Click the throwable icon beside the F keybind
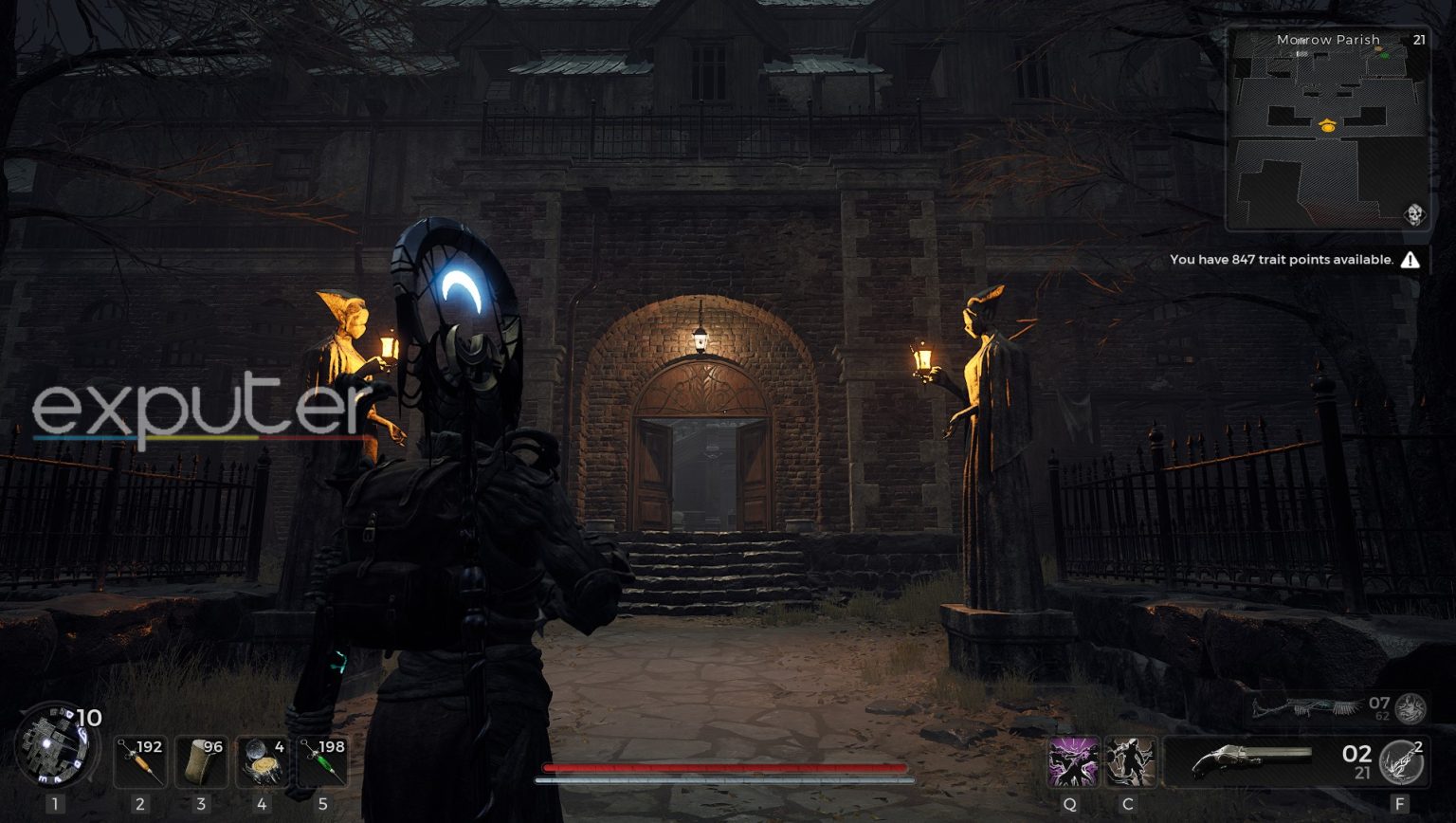 point(1400,762)
